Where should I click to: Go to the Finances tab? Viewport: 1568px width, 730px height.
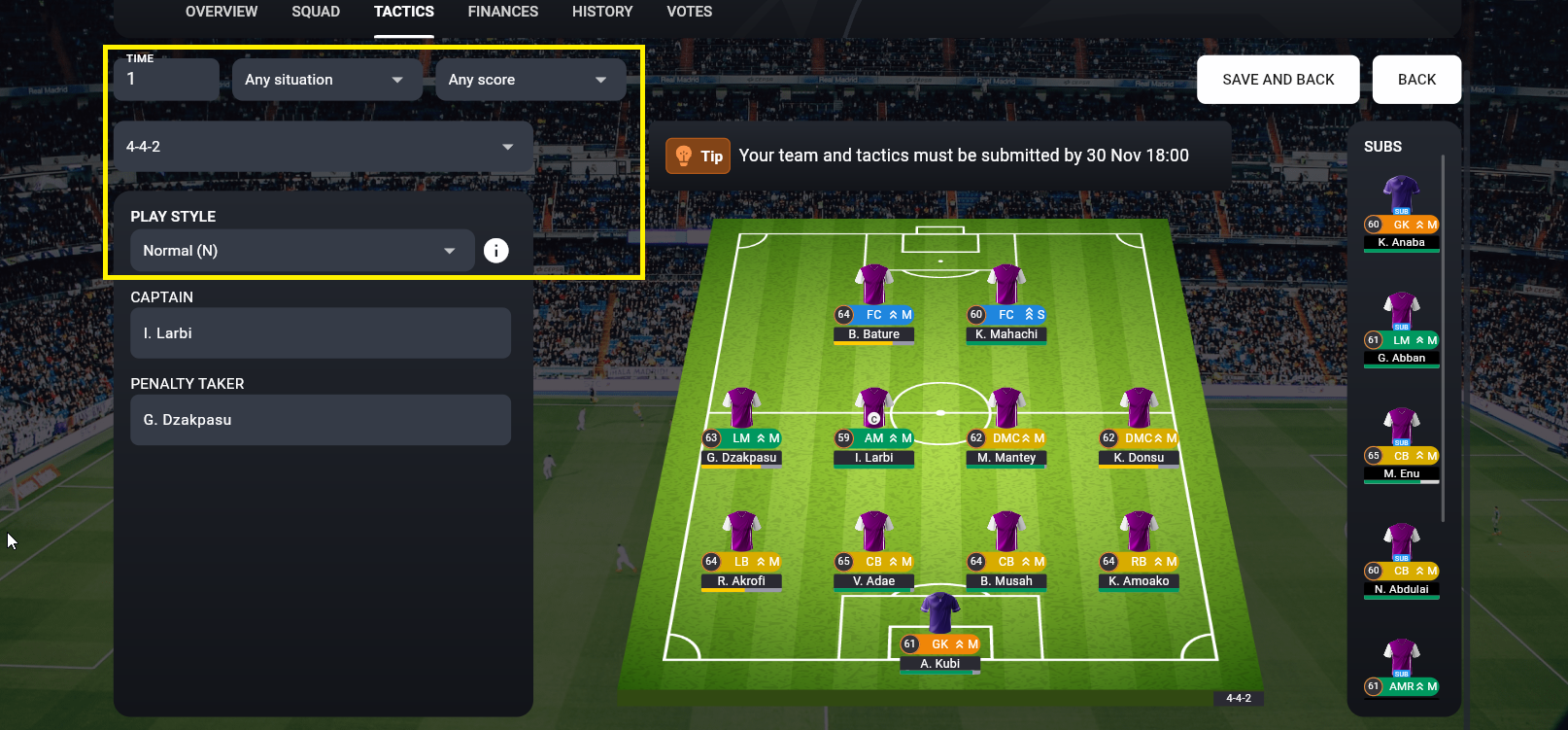(x=502, y=12)
